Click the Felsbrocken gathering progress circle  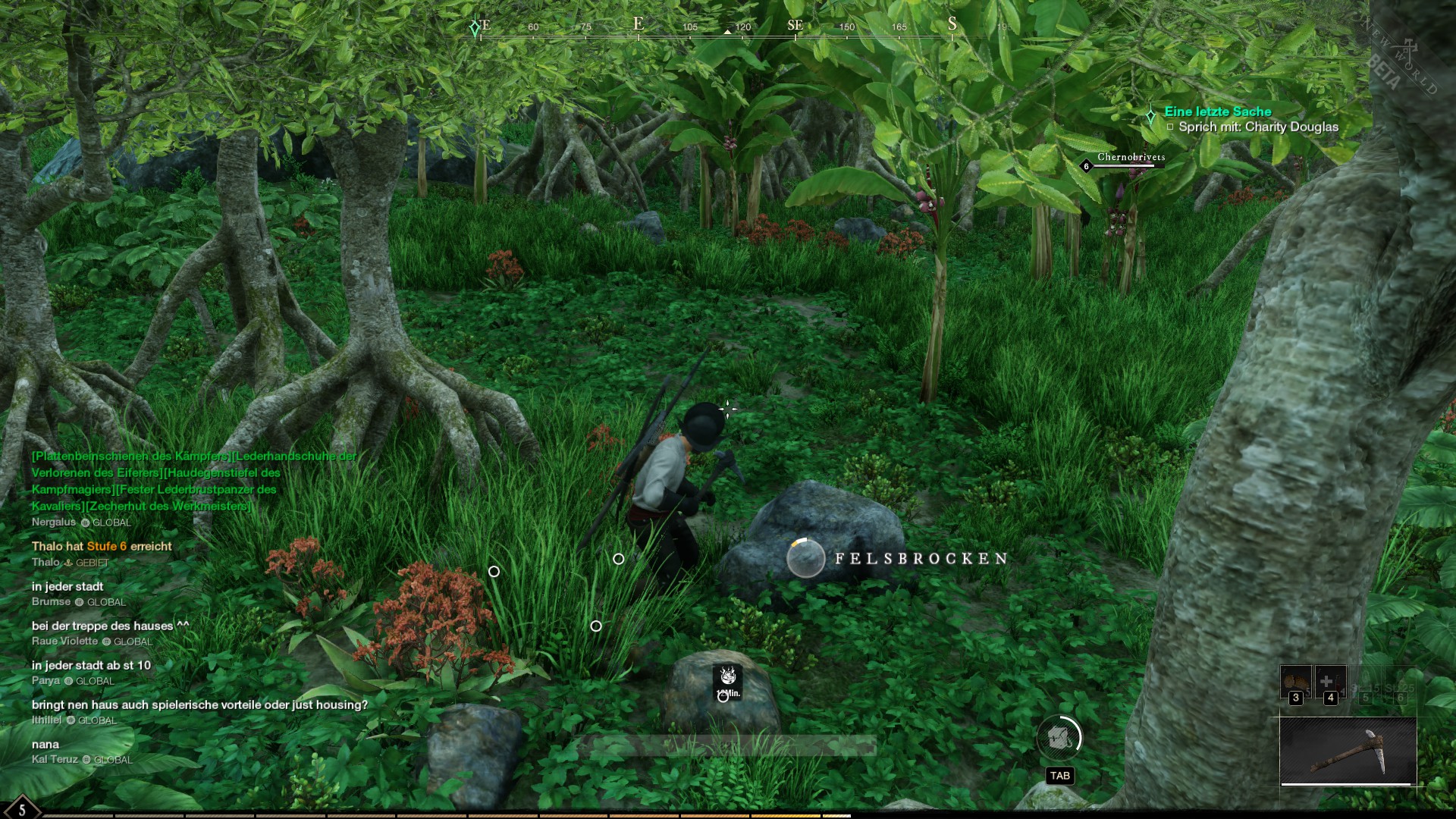click(805, 558)
